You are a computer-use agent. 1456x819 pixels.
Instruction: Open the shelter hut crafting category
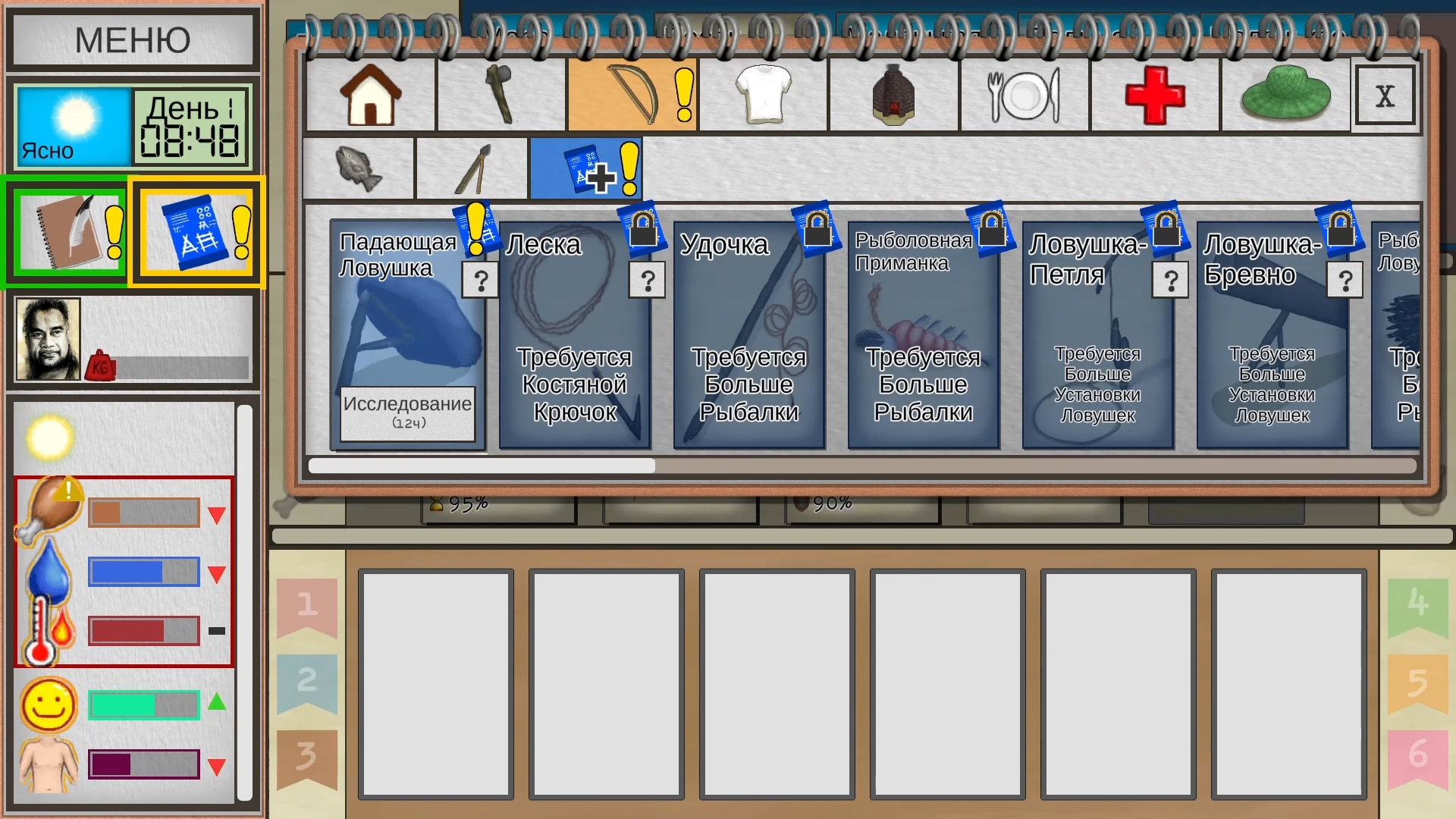[x=893, y=93]
